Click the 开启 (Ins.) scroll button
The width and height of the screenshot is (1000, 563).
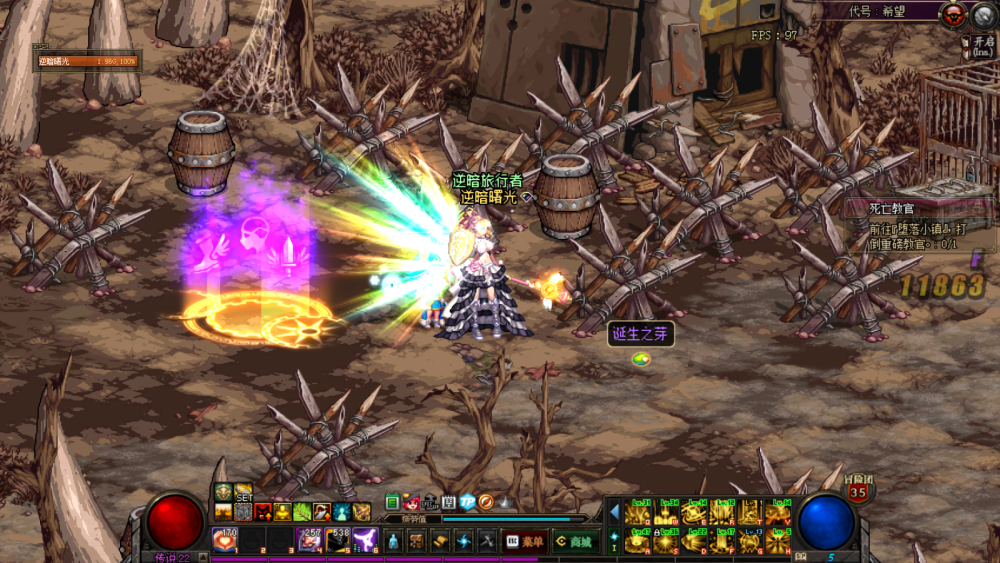[979, 45]
